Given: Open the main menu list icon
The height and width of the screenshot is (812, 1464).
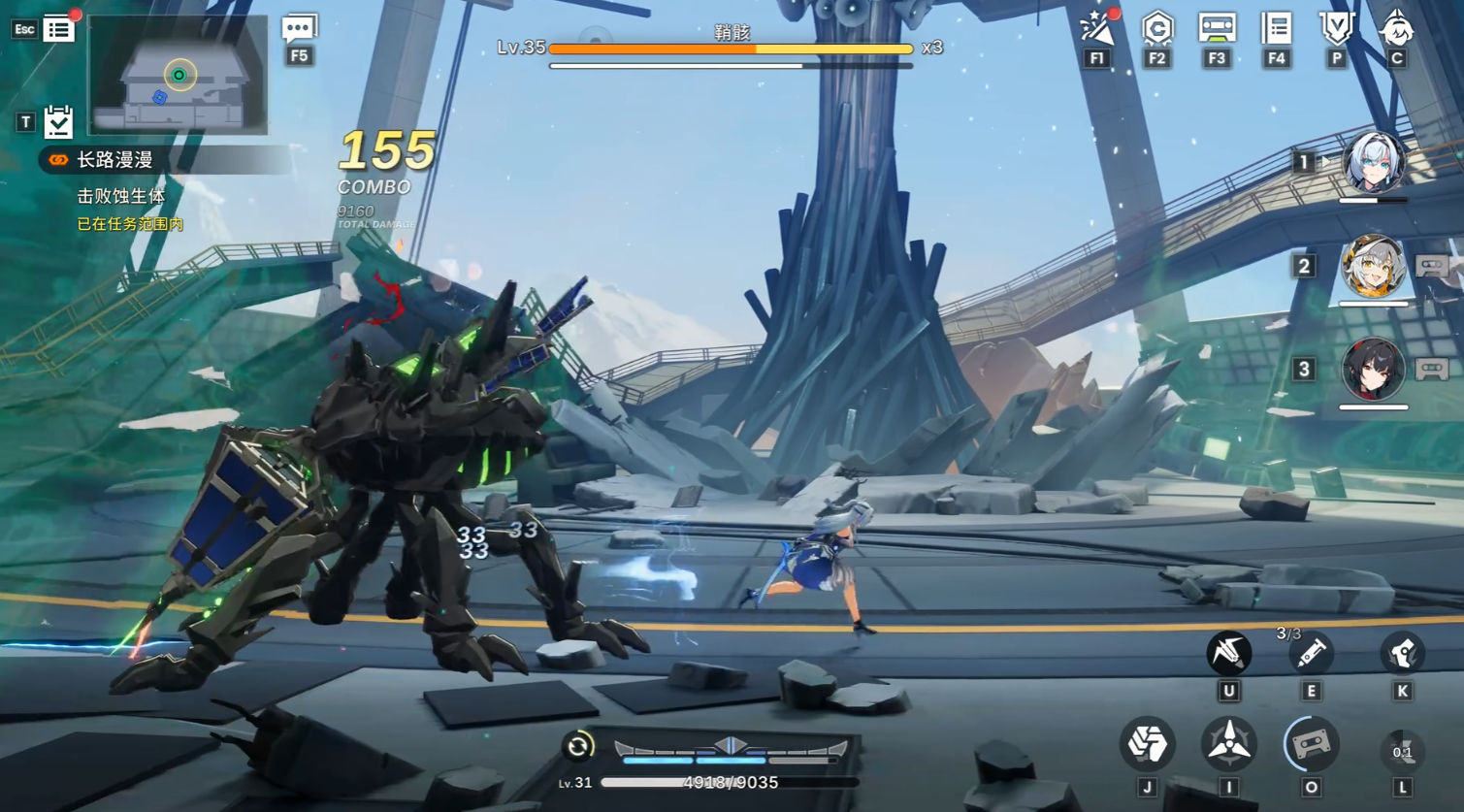Looking at the screenshot, I should pos(58,29).
